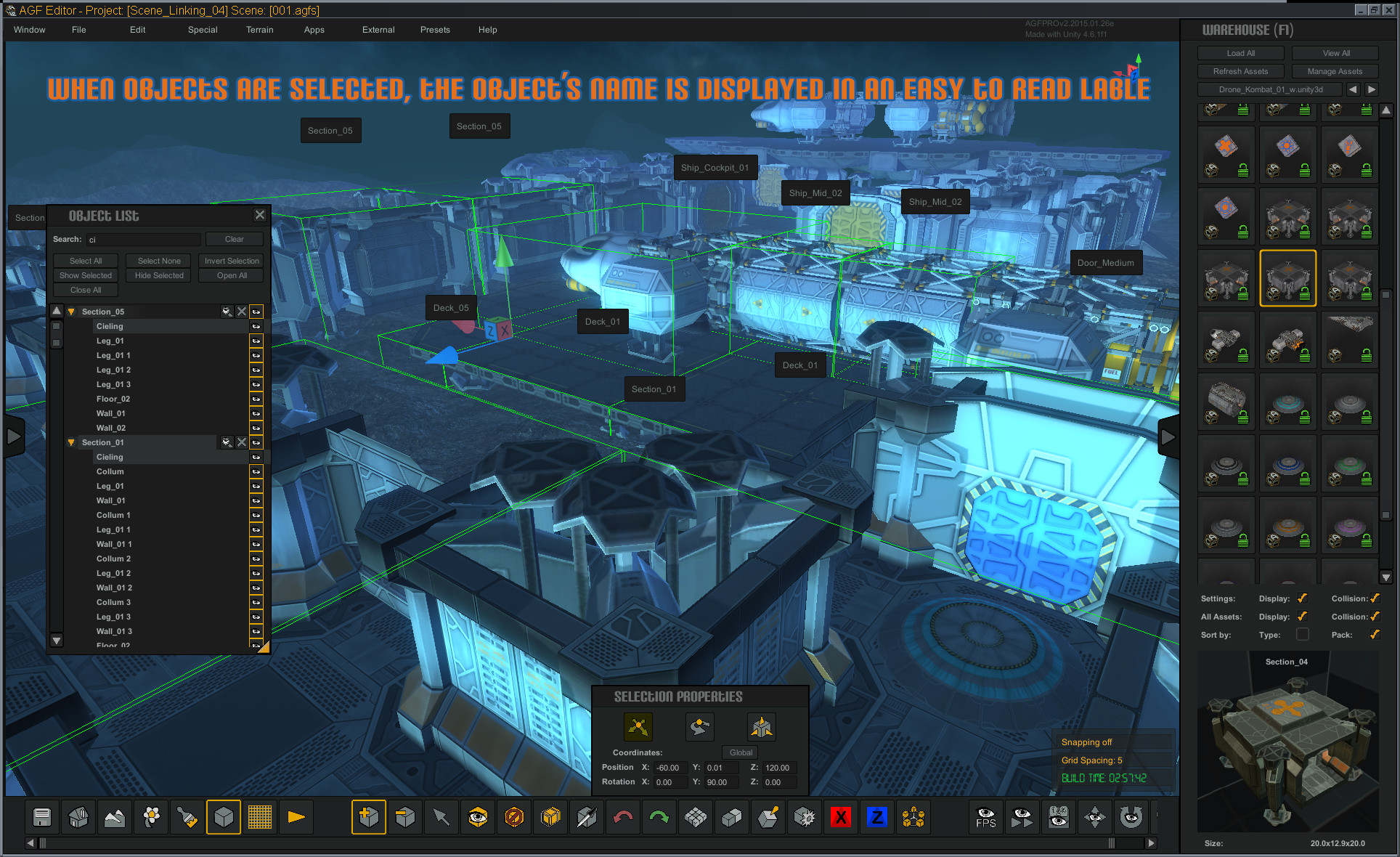Open the Terrain menu
1400x857 pixels.
[x=259, y=30]
